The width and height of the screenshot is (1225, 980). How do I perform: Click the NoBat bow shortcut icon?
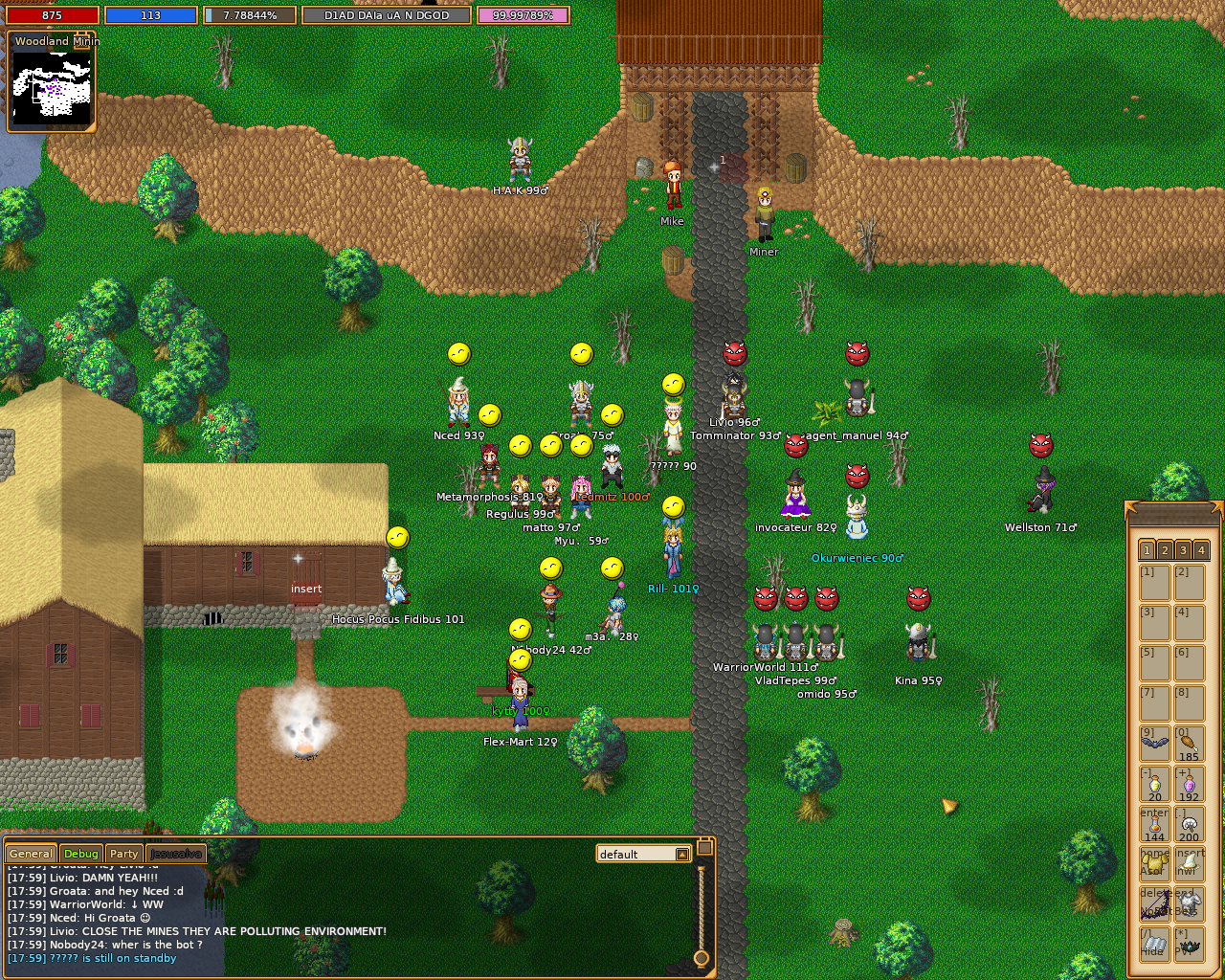click(1153, 902)
